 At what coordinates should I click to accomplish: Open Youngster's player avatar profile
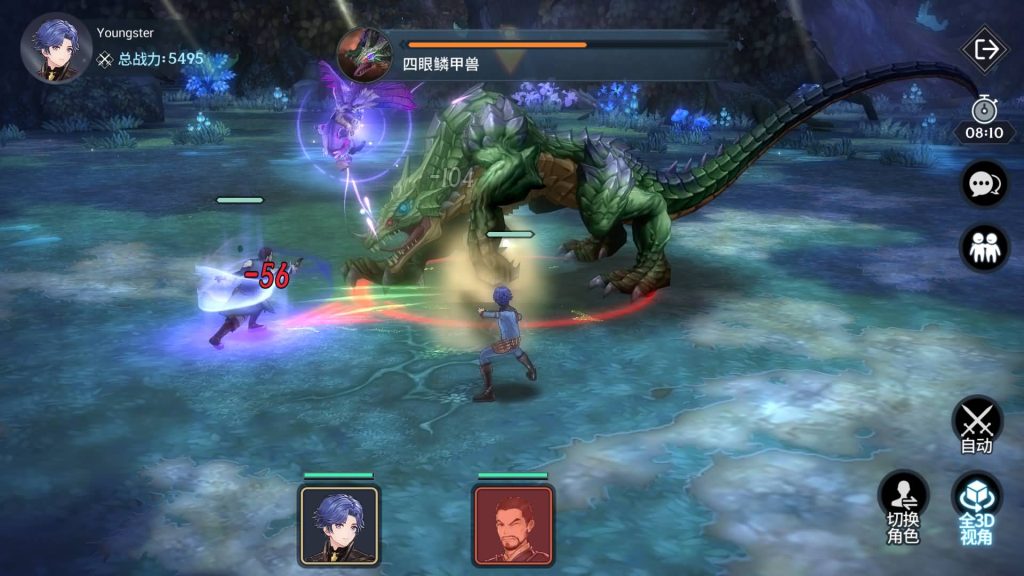[56, 48]
